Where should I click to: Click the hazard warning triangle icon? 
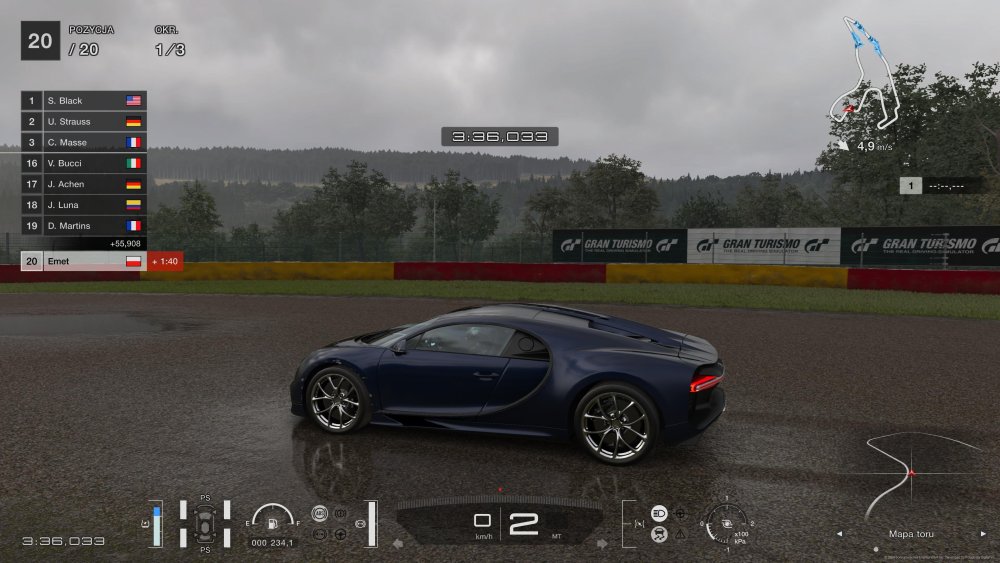click(681, 534)
